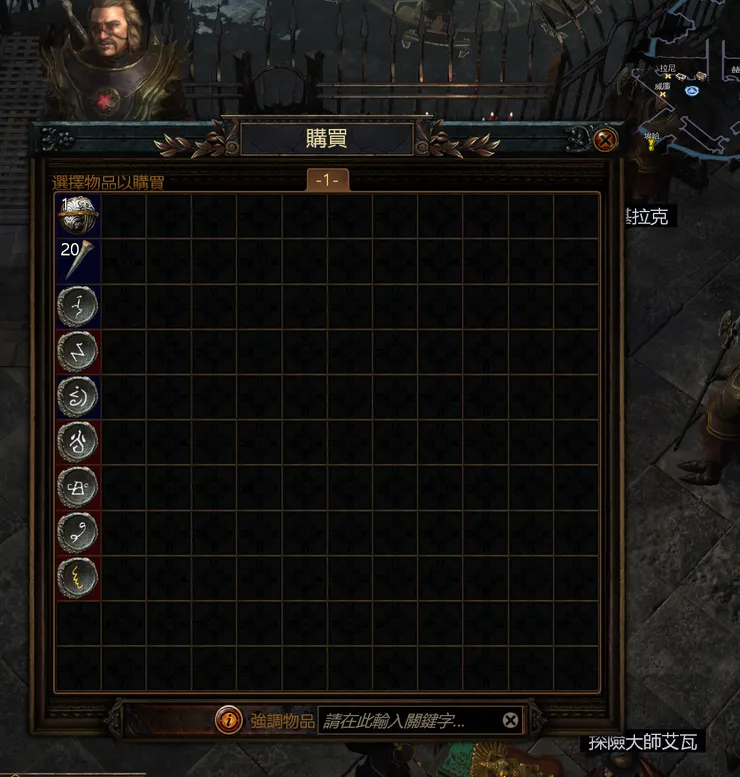Open the orange info button beside highlight items
This screenshot has height=777, width=740.
pyautogui.click(x=229, y=720)
